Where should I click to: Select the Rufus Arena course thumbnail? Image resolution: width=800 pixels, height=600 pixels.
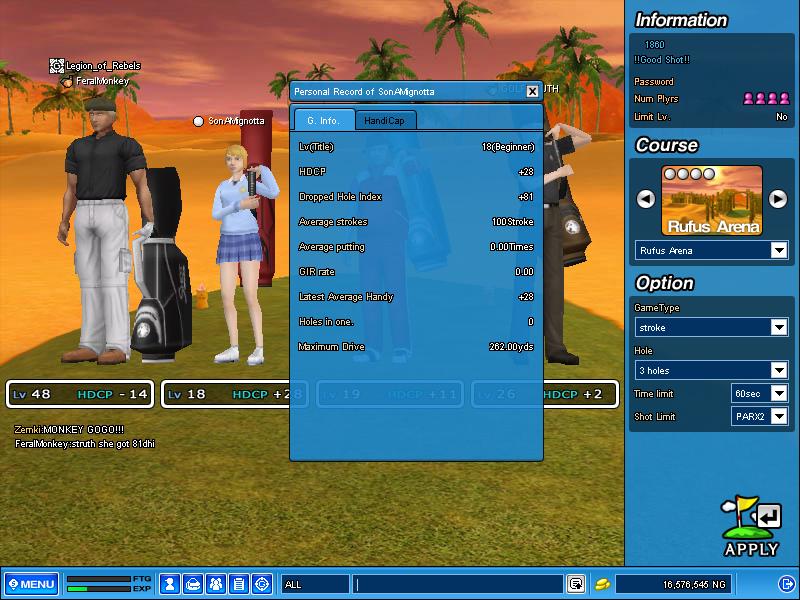coord(712,200)
